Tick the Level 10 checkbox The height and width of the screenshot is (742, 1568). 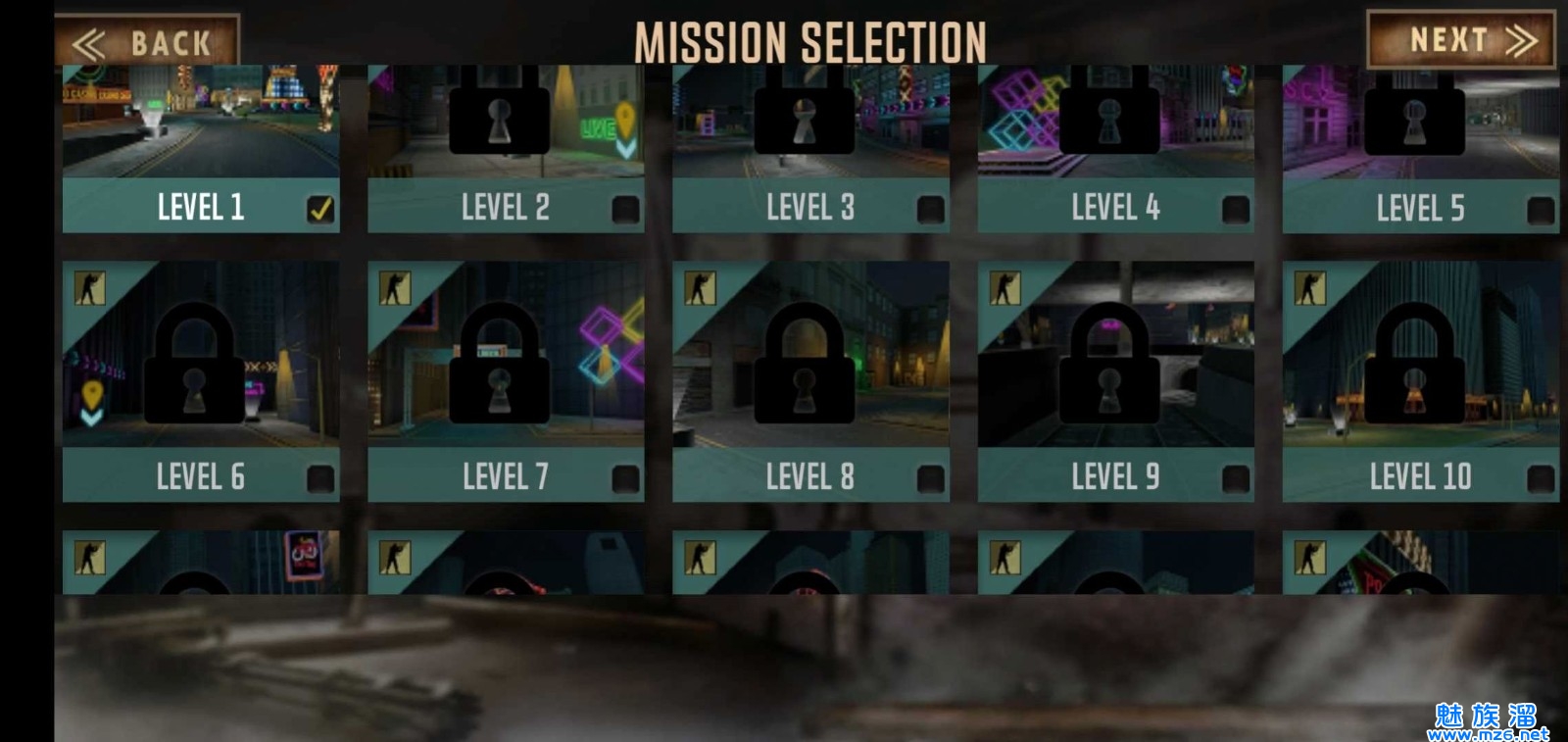pyautogui.click(x=1541, y=478)
